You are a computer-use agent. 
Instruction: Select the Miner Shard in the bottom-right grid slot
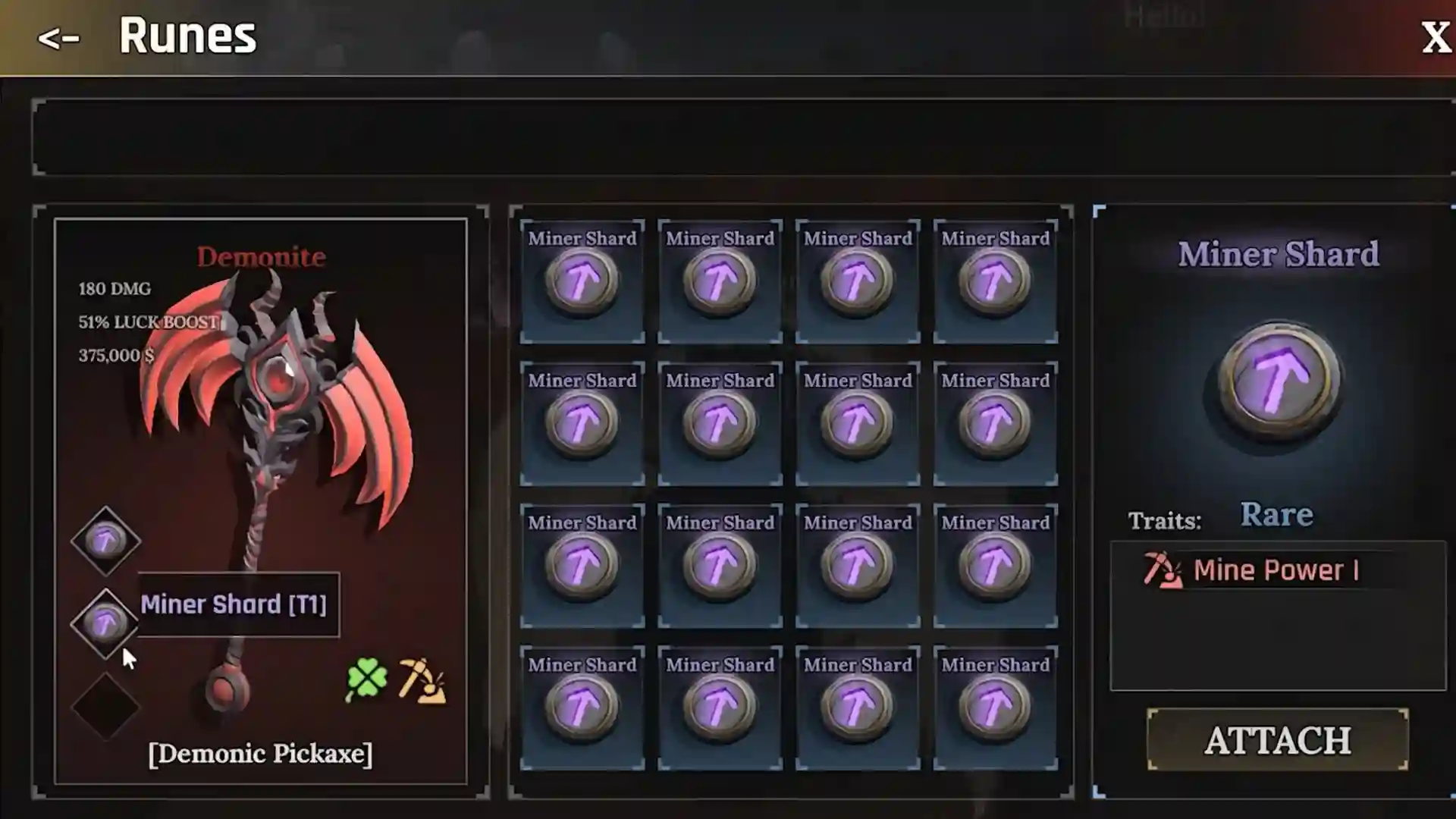click(x=994, y=705)
